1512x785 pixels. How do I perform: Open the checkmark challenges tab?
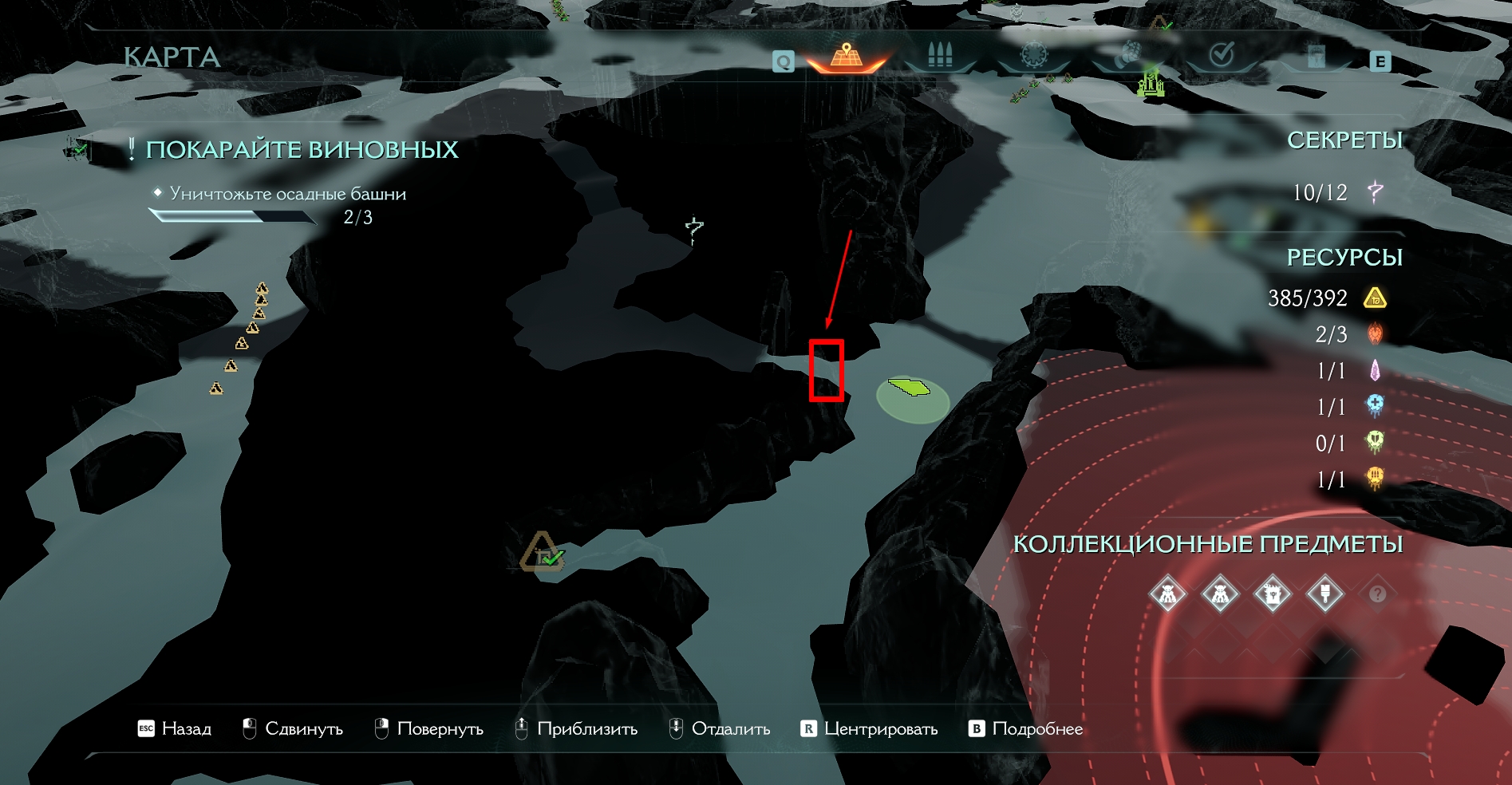point(1222,54)
